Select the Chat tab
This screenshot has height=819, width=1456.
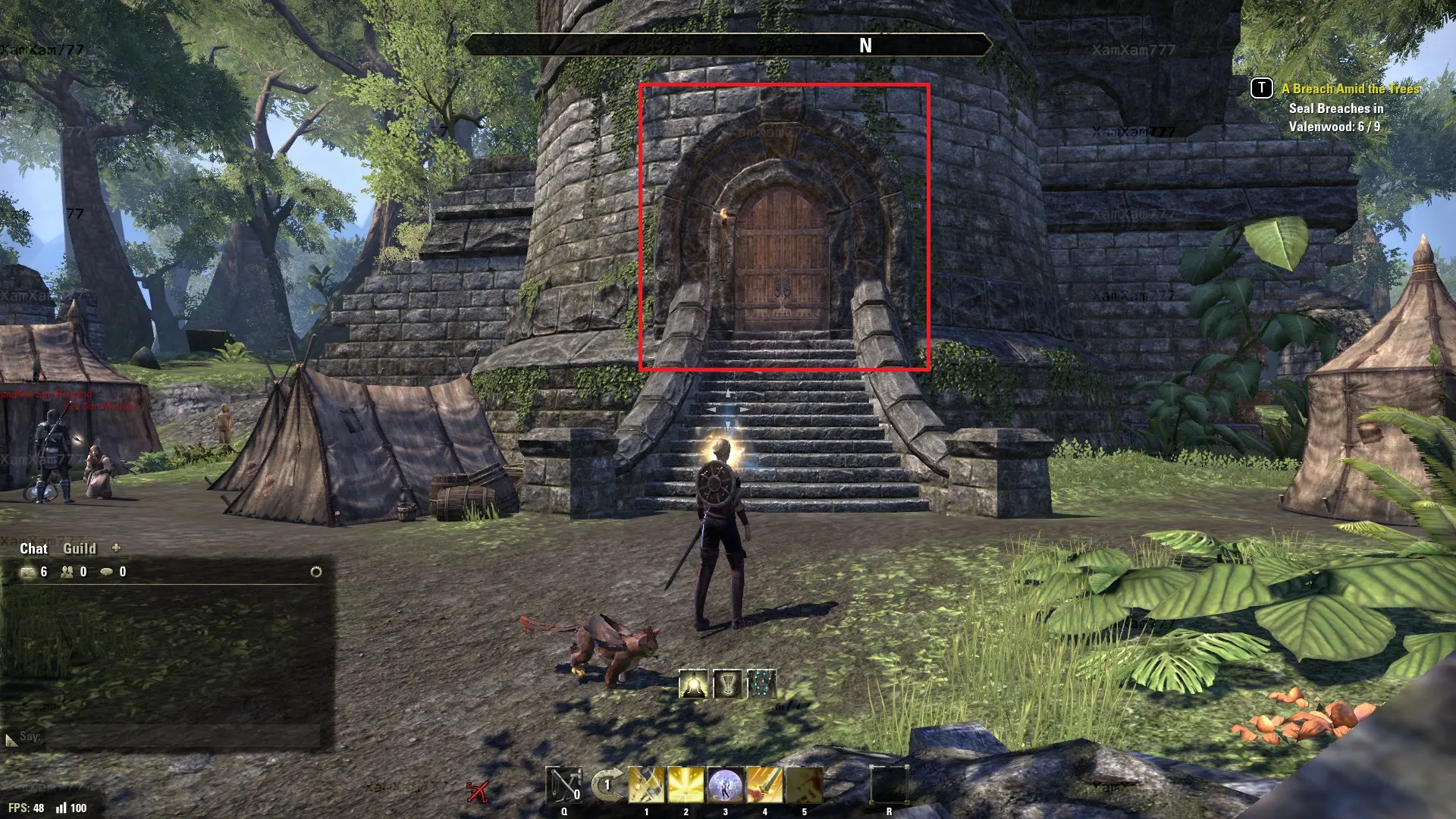33,548
